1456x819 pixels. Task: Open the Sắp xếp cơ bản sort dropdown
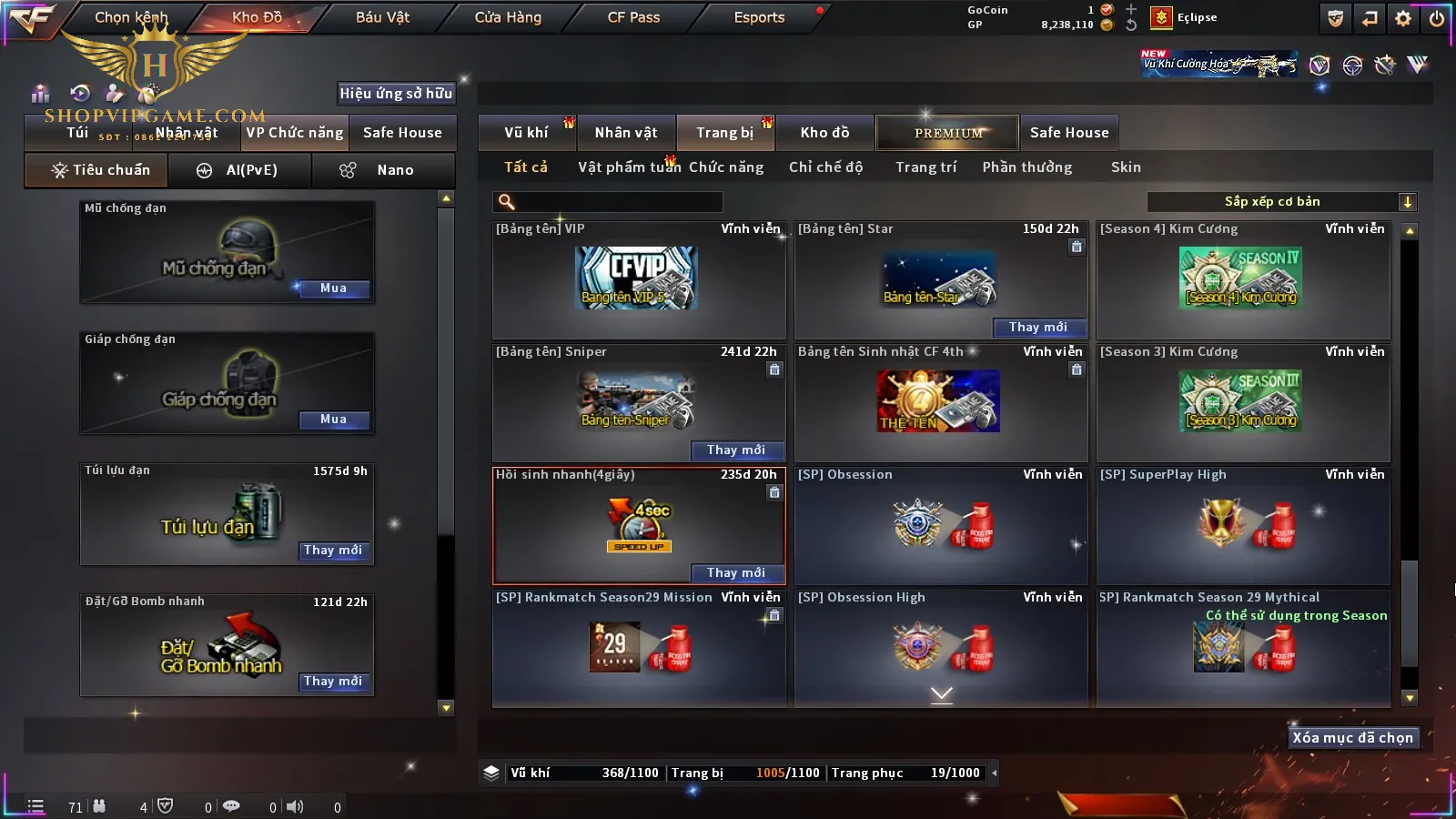[x=1281, y=202]
